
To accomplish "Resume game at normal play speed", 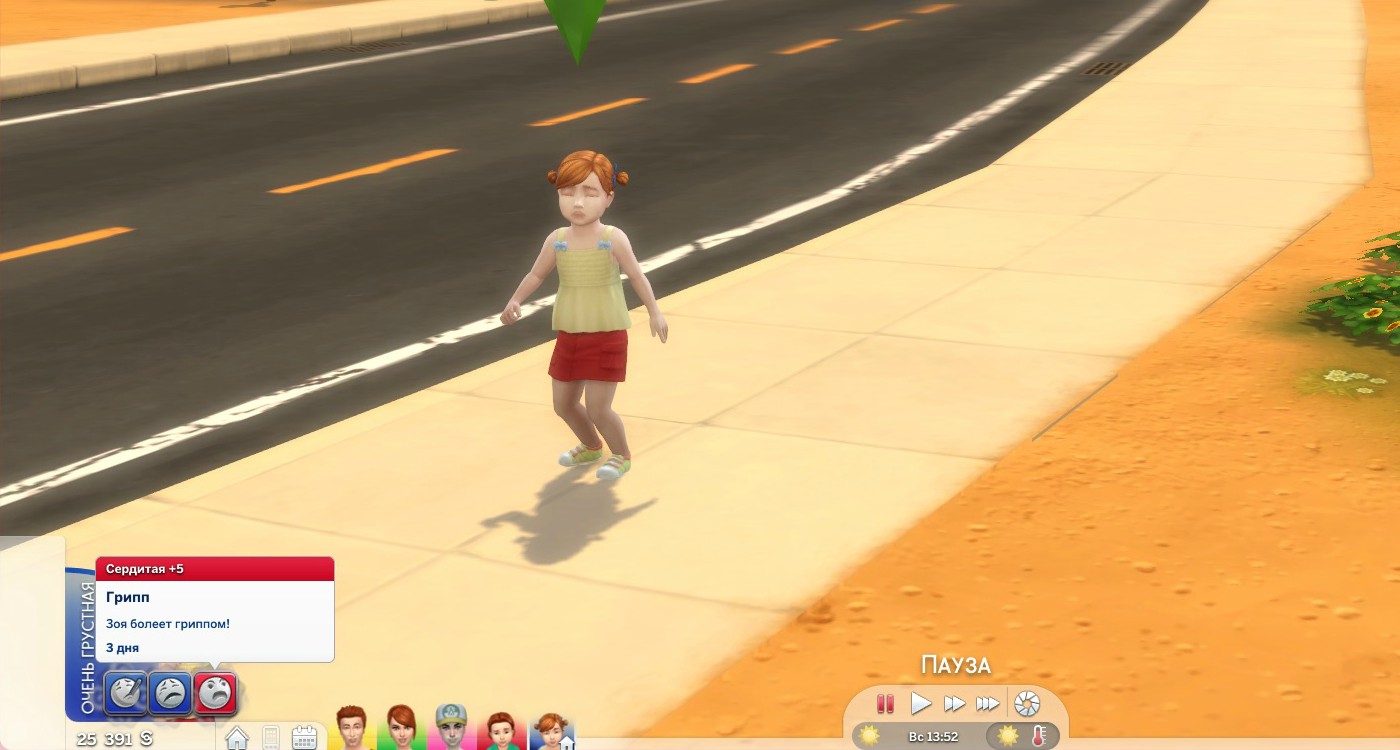I will (x=921, y=704).
